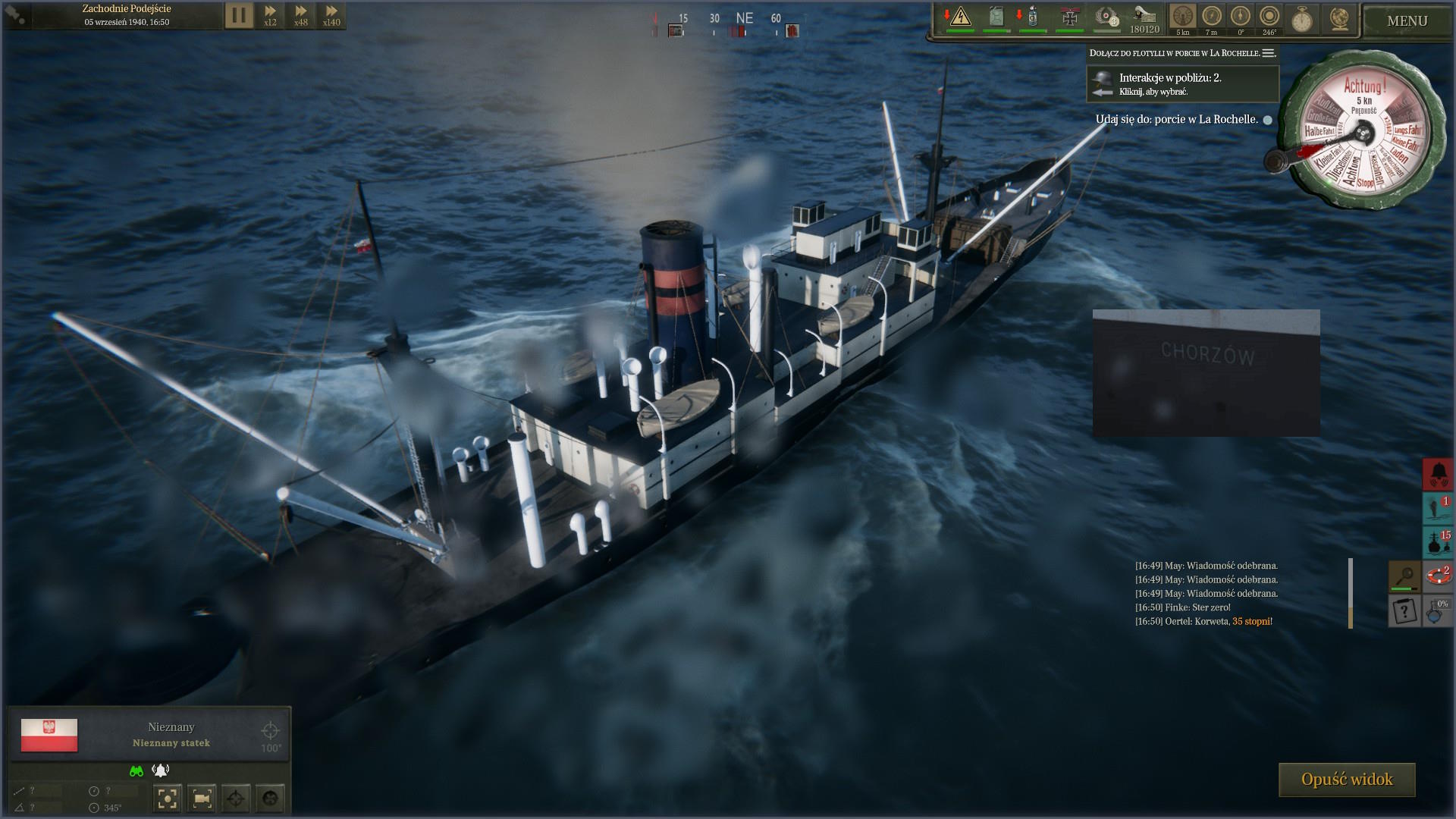Viewport: 1456px width, 819px height.
Task: Expand the La Rochelle objective list
Action: pos(1269,53)
